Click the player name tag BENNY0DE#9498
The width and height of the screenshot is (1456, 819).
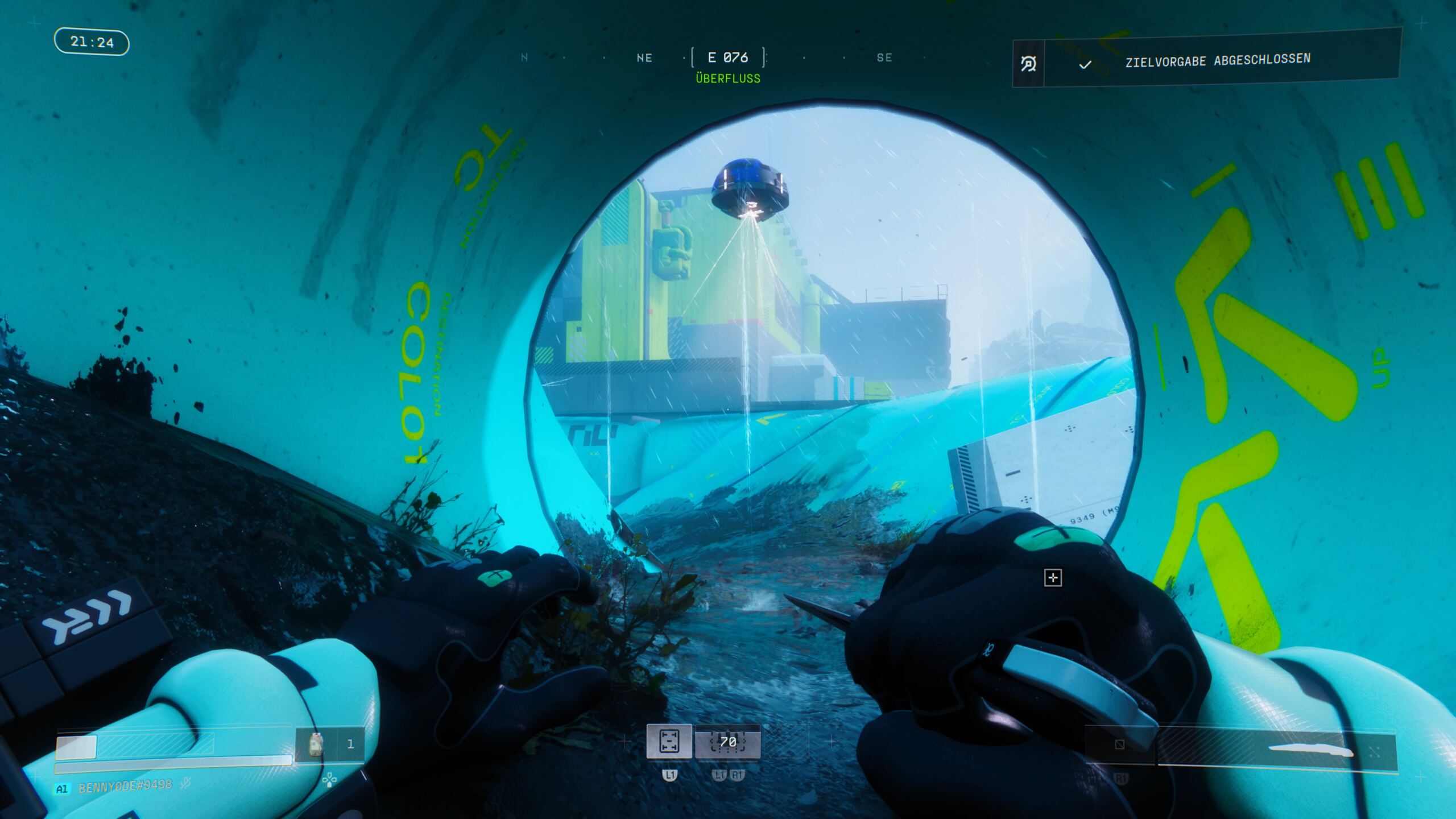coord(125,787)
